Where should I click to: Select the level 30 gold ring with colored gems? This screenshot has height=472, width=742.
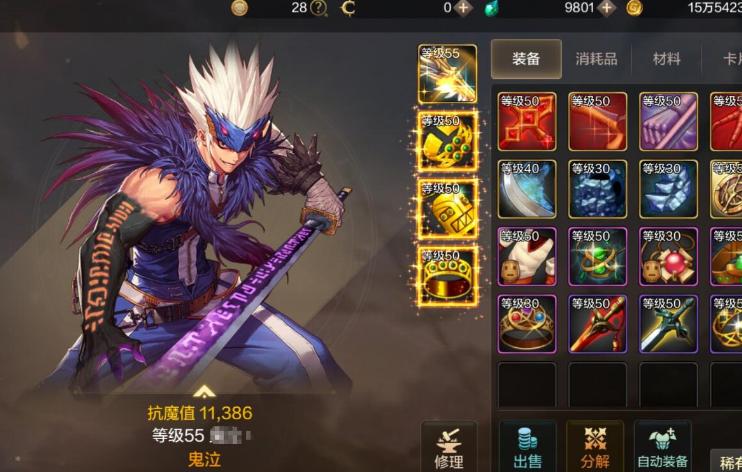(527, 324)
